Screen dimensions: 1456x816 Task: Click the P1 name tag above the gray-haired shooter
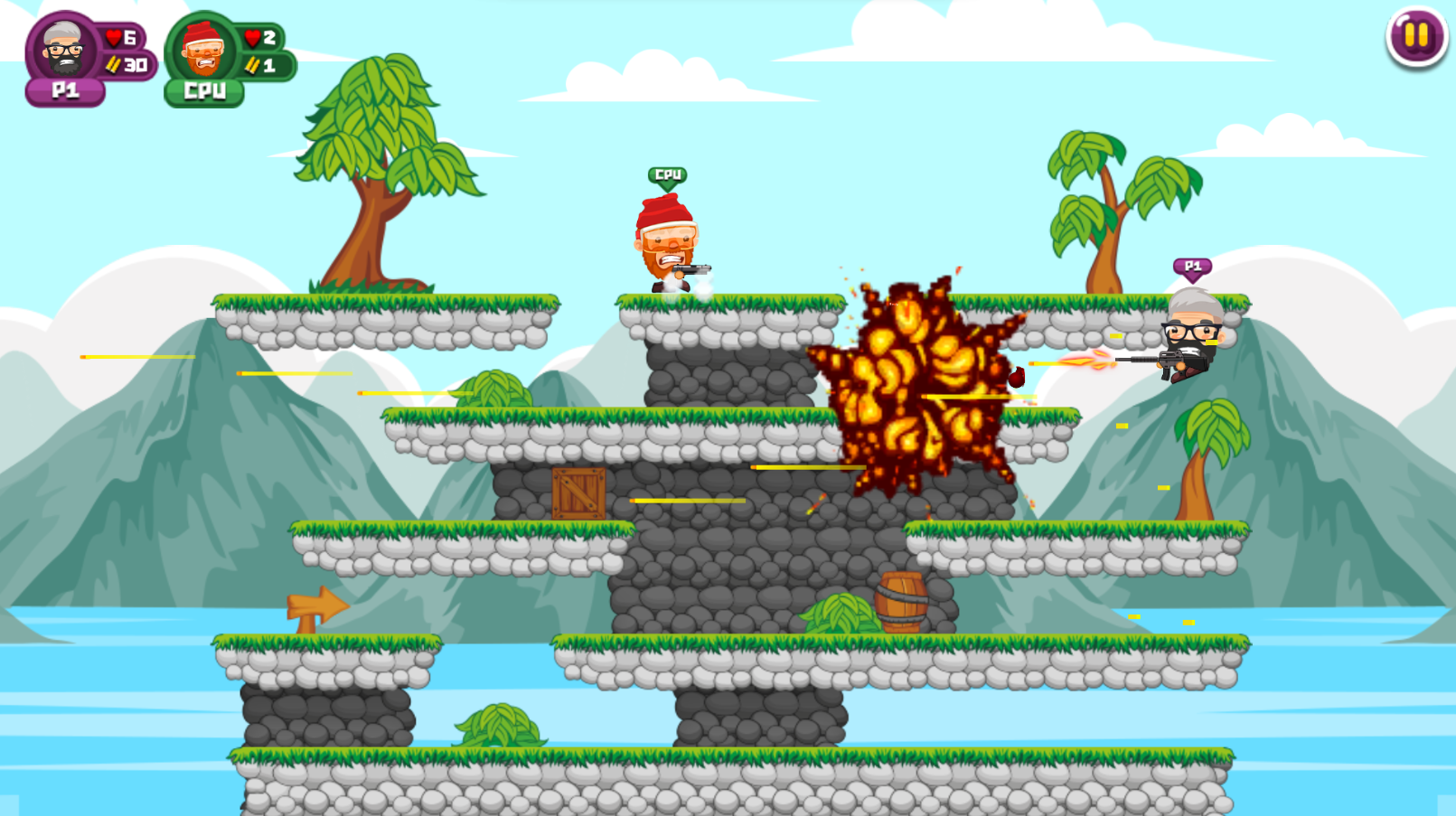(1192, 266)
